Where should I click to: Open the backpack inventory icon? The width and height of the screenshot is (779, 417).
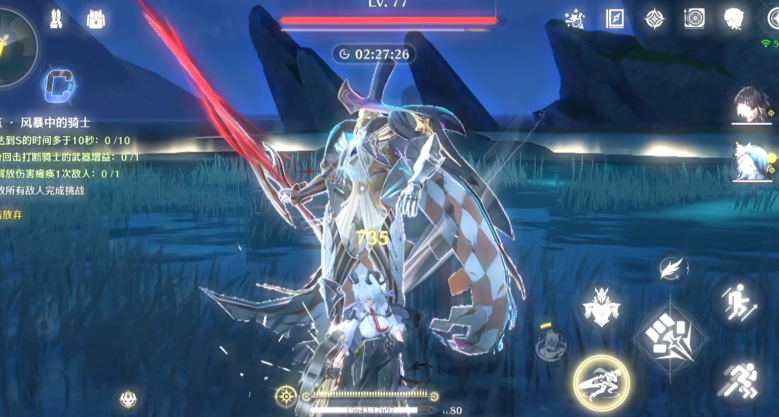point(97,19)
